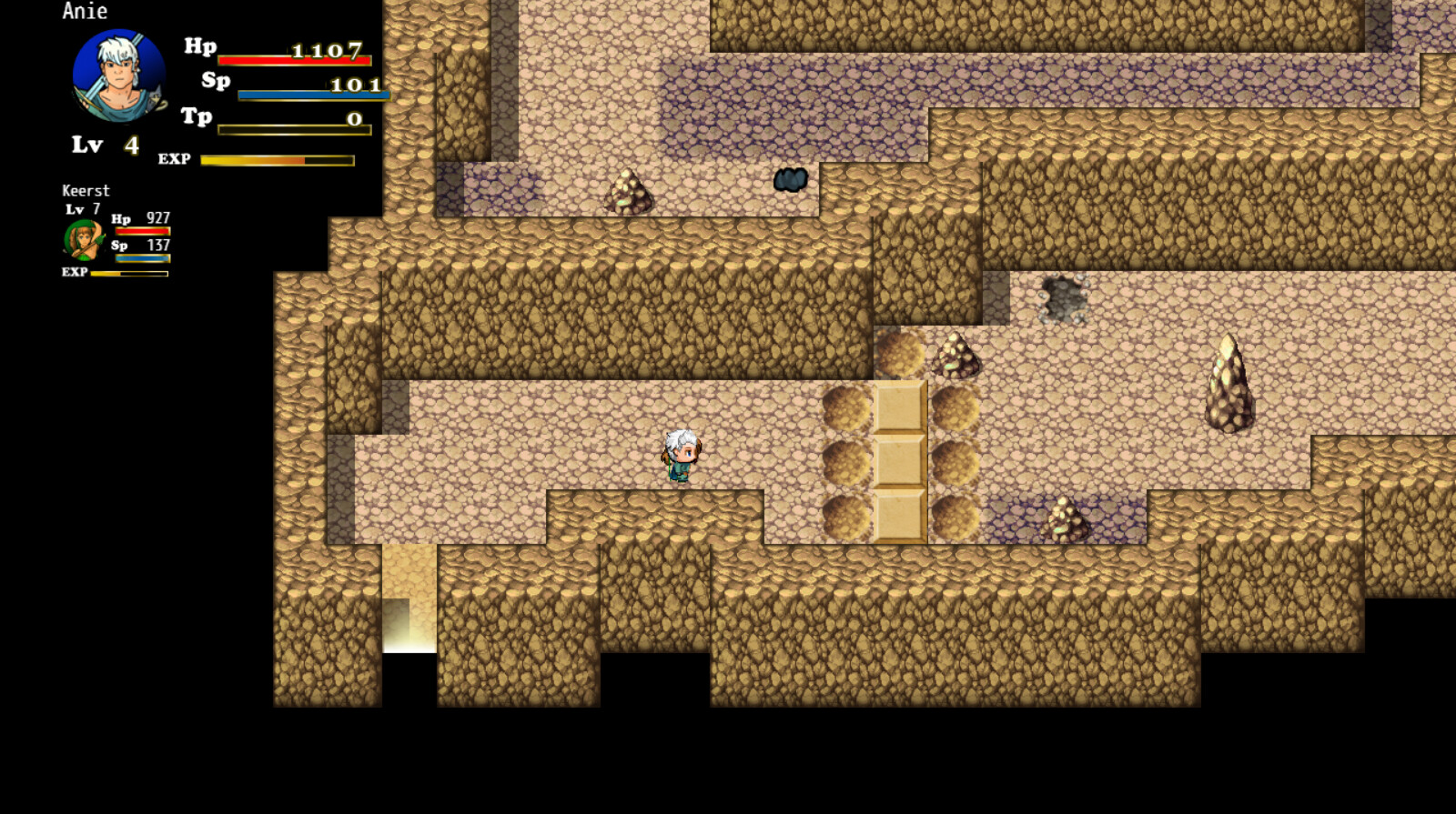Click the player character sprite

[x=681, y=453]
